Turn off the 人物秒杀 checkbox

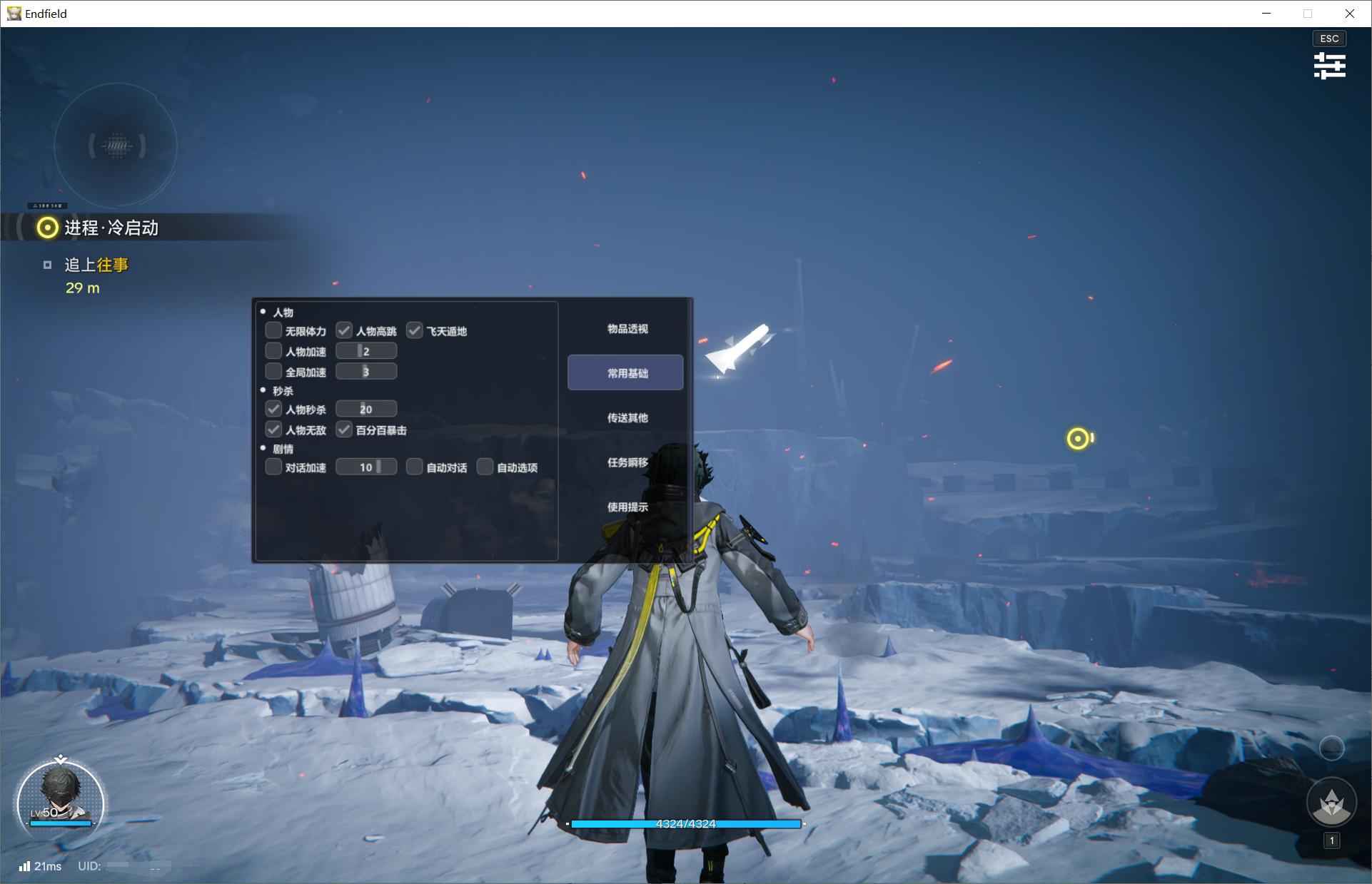(273, 409)
